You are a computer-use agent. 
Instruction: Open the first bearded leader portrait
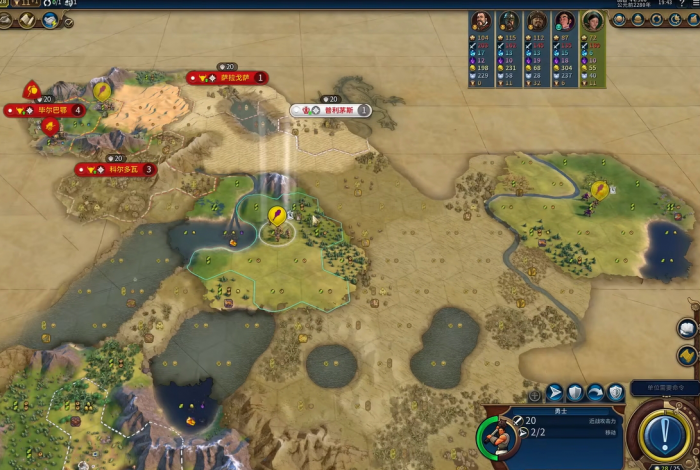(481, 21)
